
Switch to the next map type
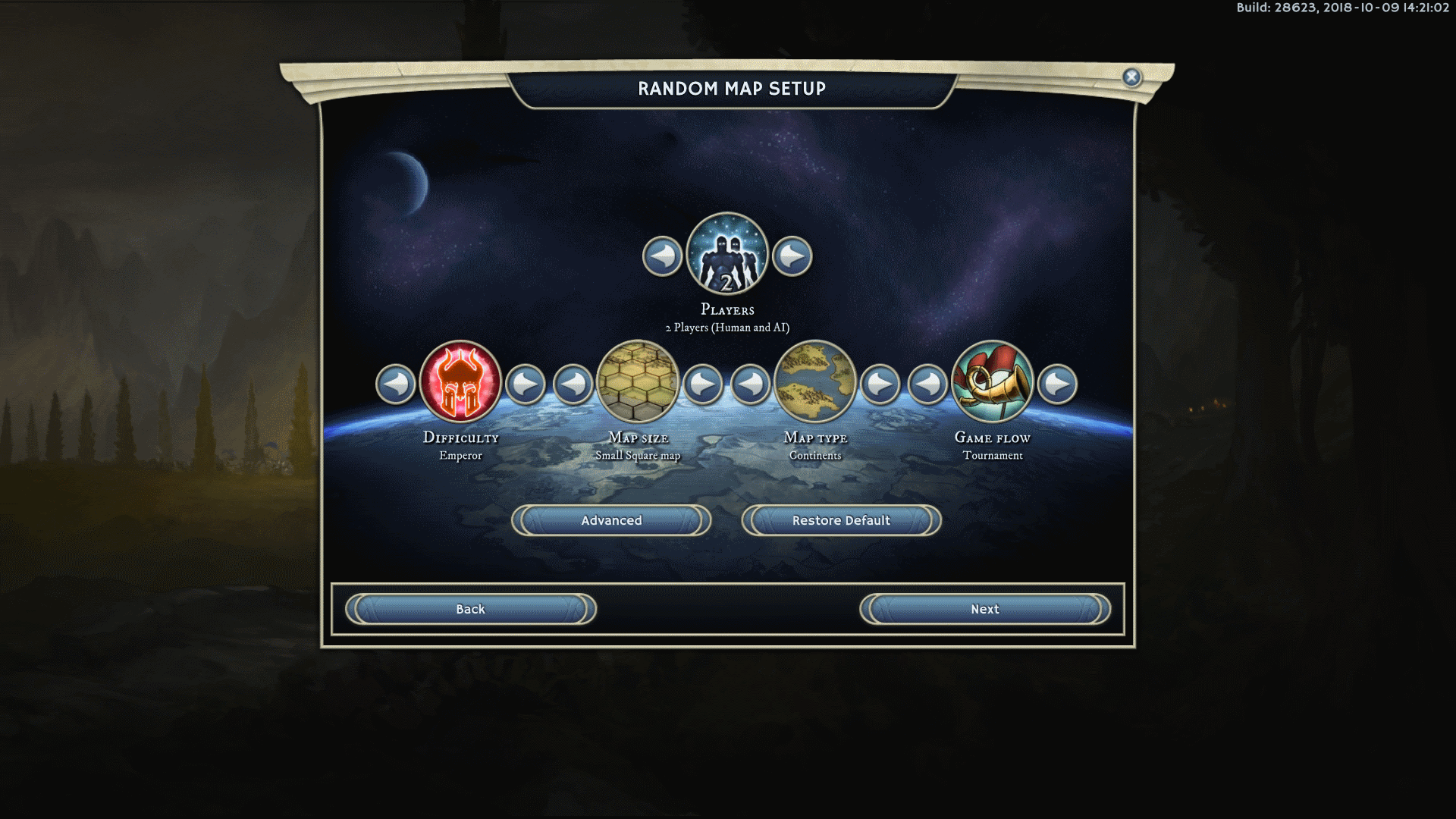[880, 384]
